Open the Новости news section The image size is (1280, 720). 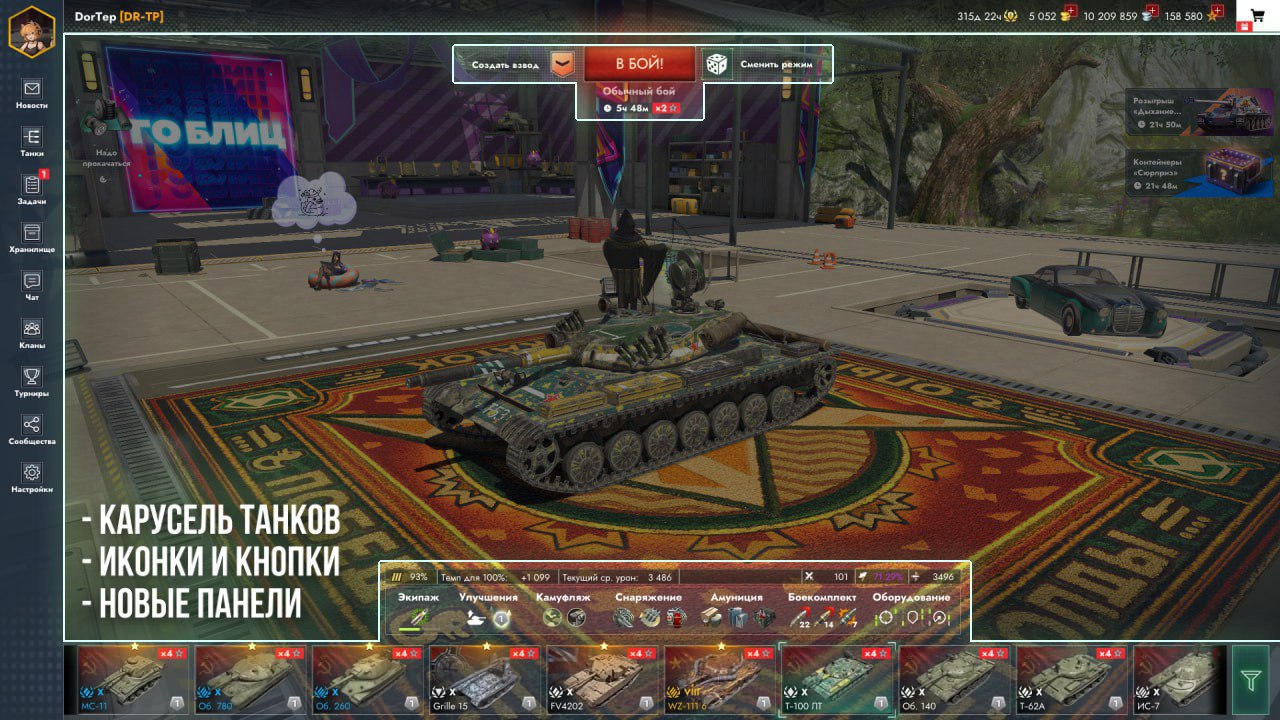click(x=32, y=94)
